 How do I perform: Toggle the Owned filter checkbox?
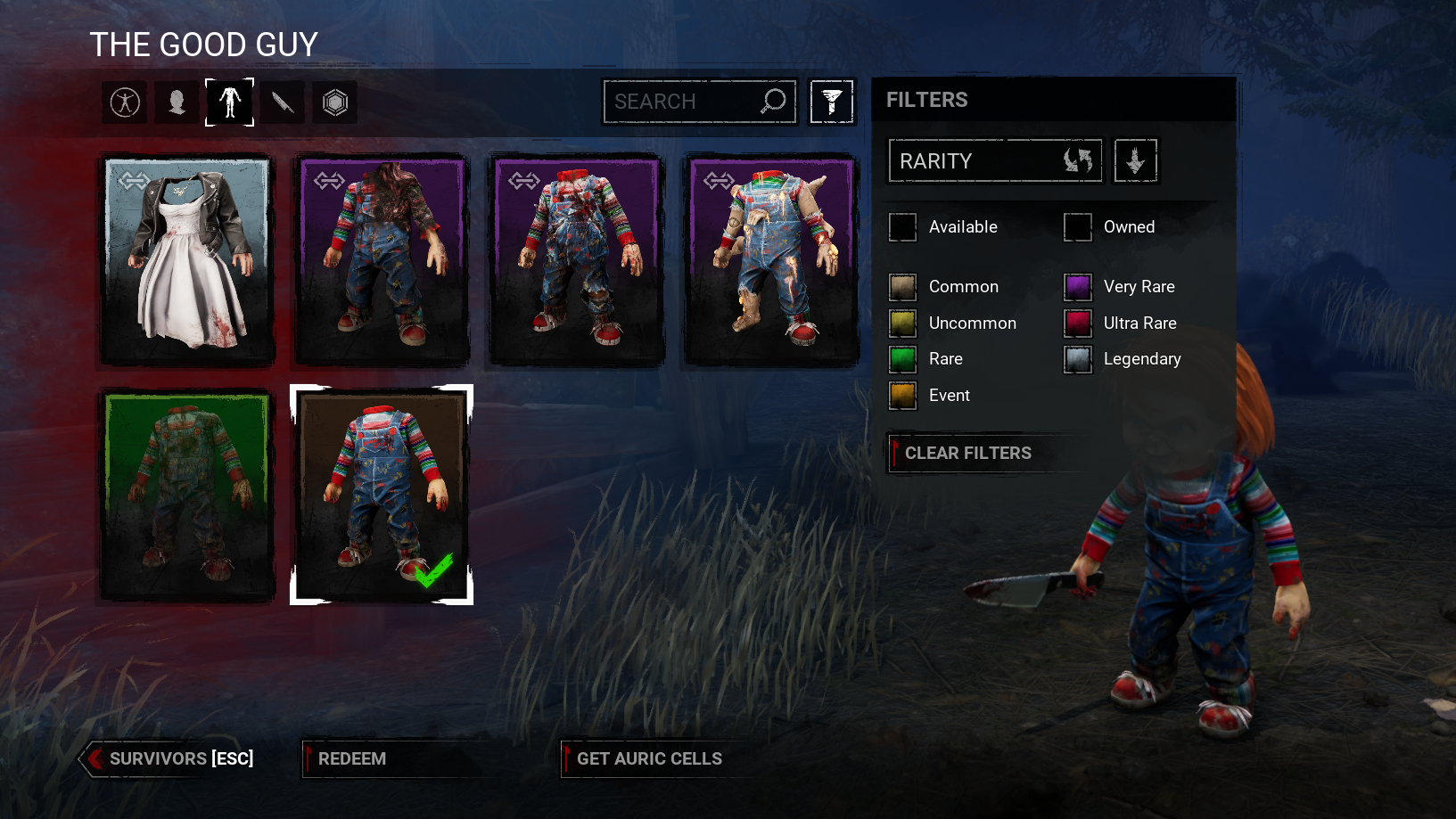tap(1078, 226)
